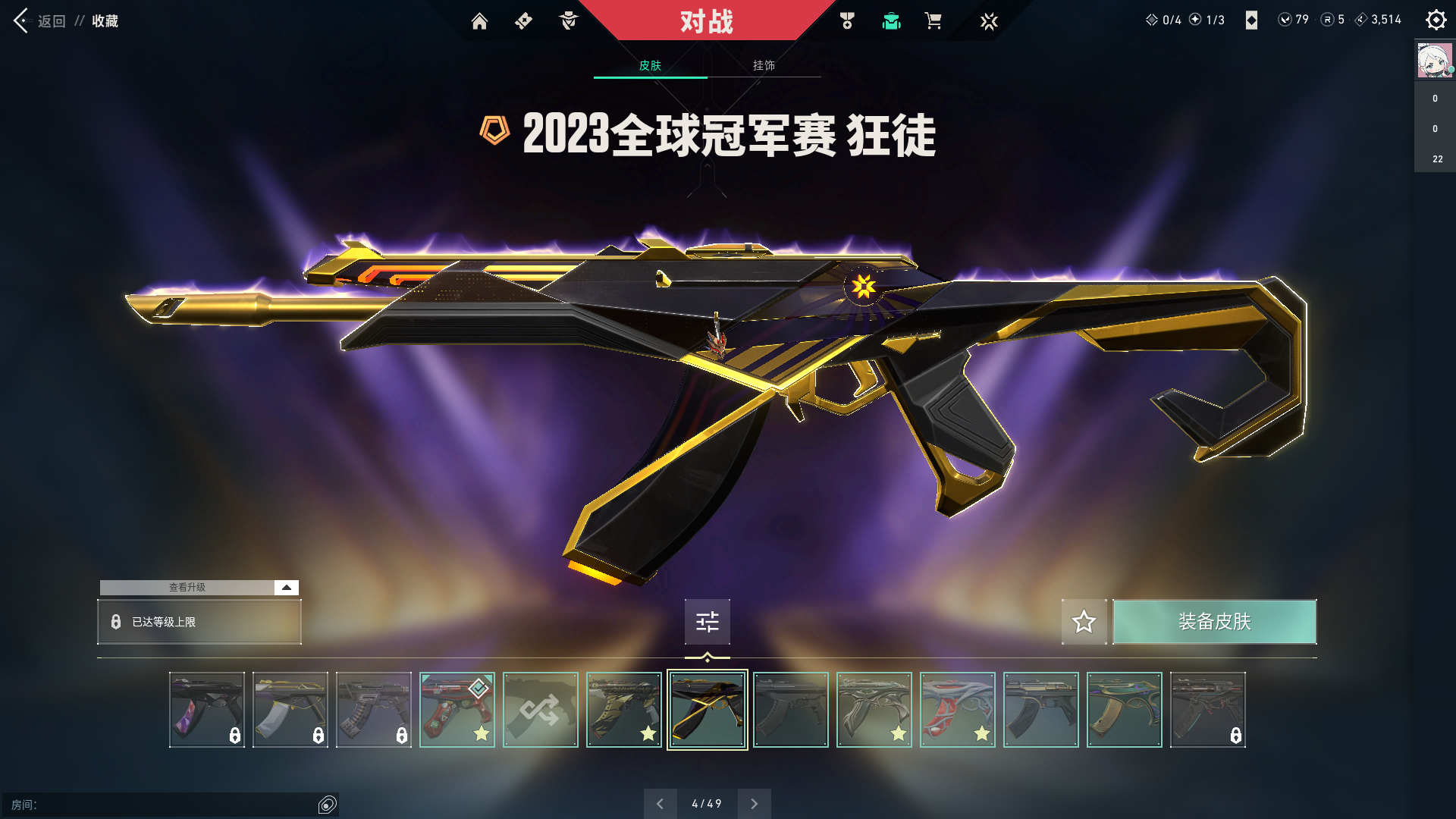Go to next skin page with right arrow
Viewport: 1456px width, 819px height.
754,803
